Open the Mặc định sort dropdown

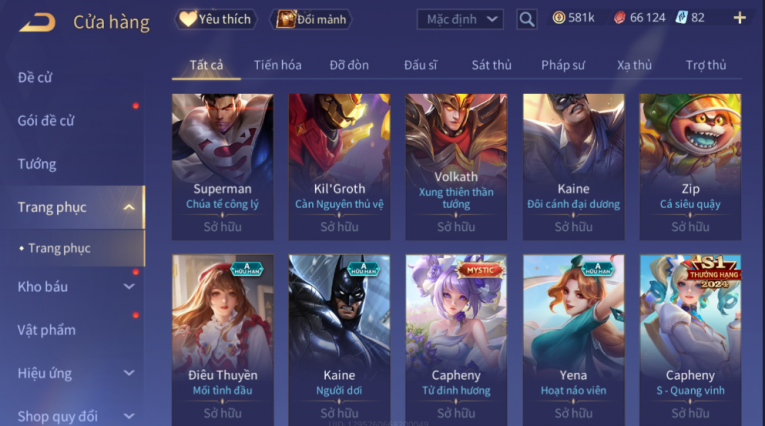(x=460, y=19)
